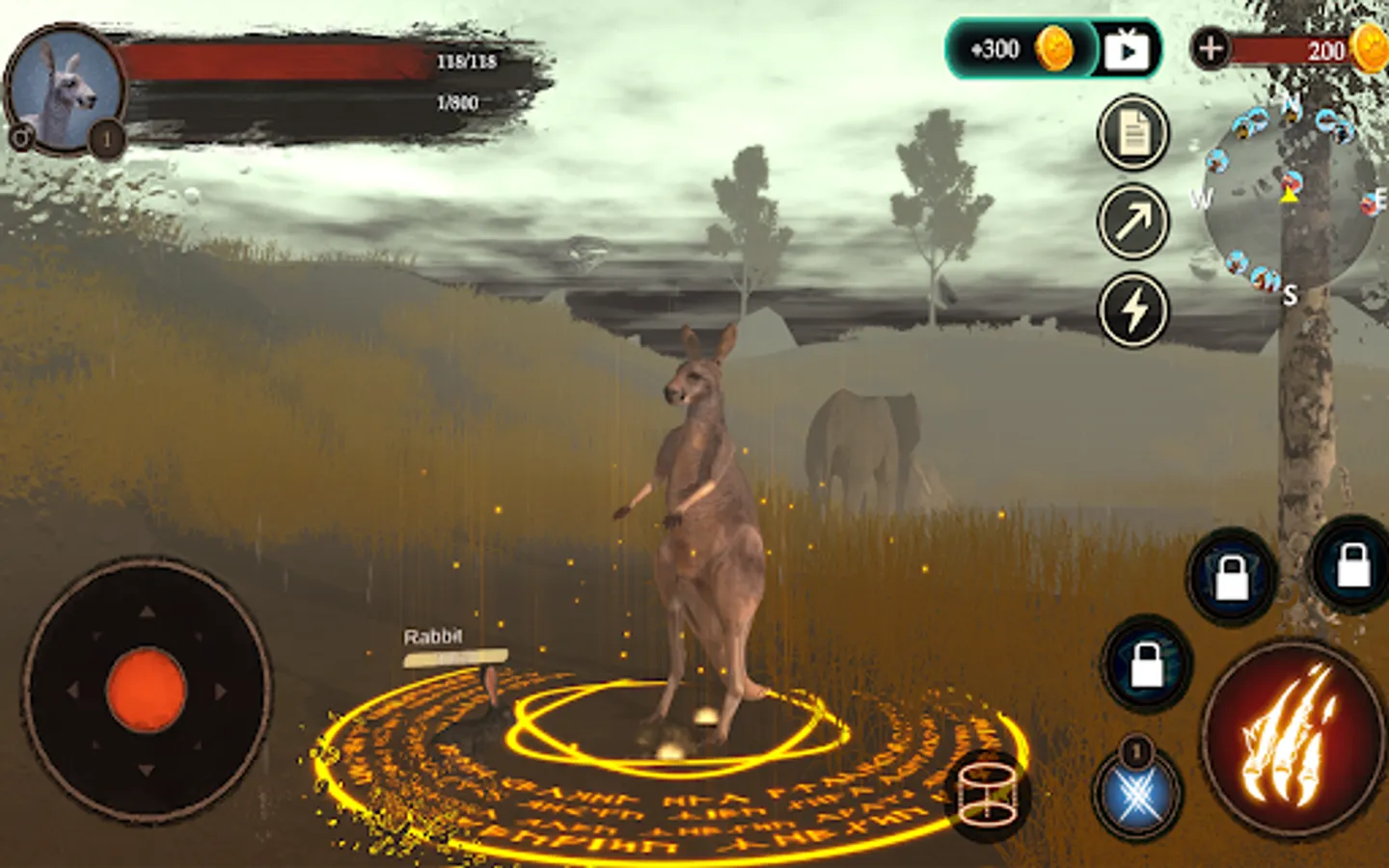Watch video ad for +300 coins
Viewport: 1389px width, 868px height.
(1126, 49)
